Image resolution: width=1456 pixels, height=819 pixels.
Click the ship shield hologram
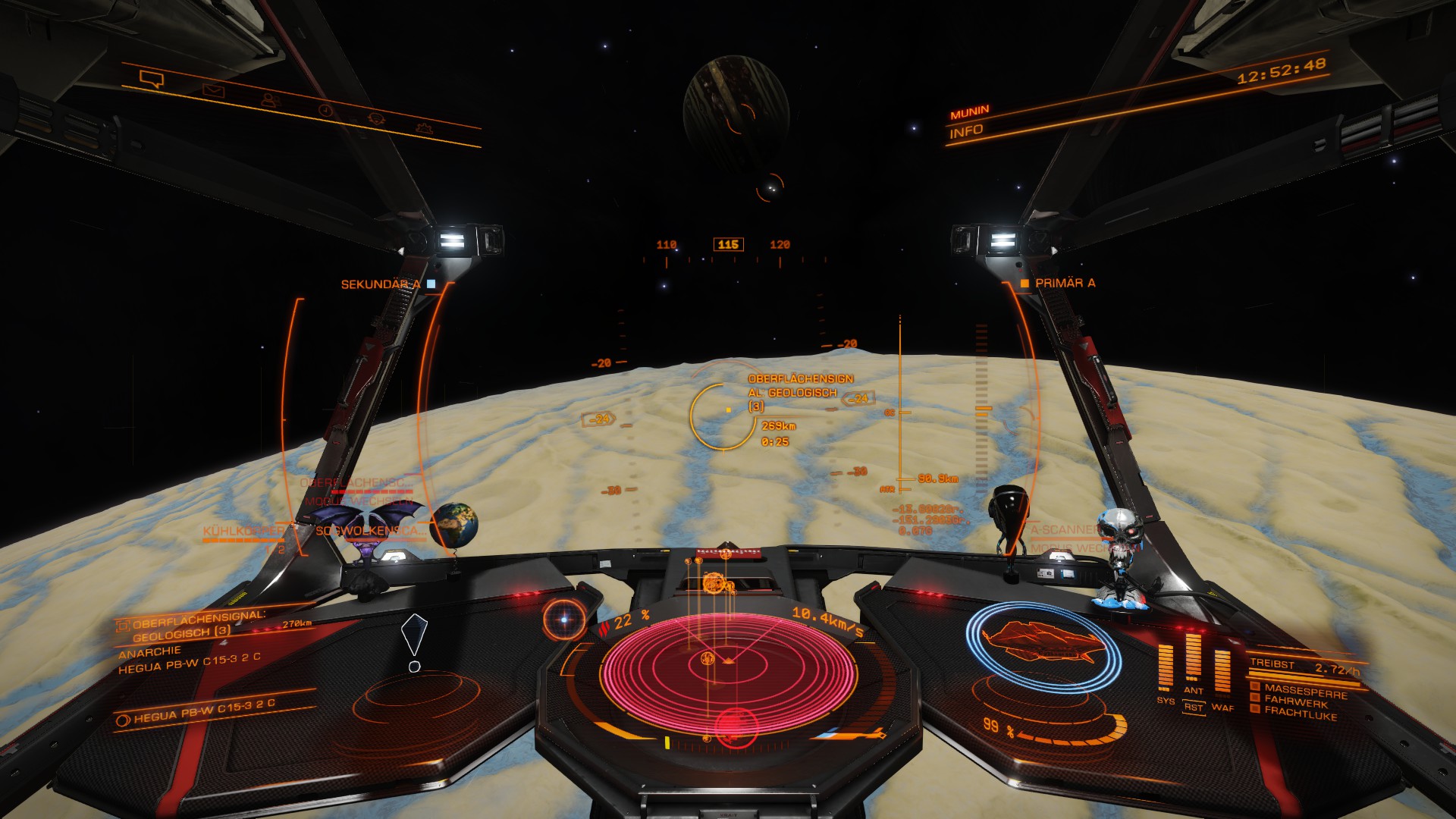point(1044,645)
